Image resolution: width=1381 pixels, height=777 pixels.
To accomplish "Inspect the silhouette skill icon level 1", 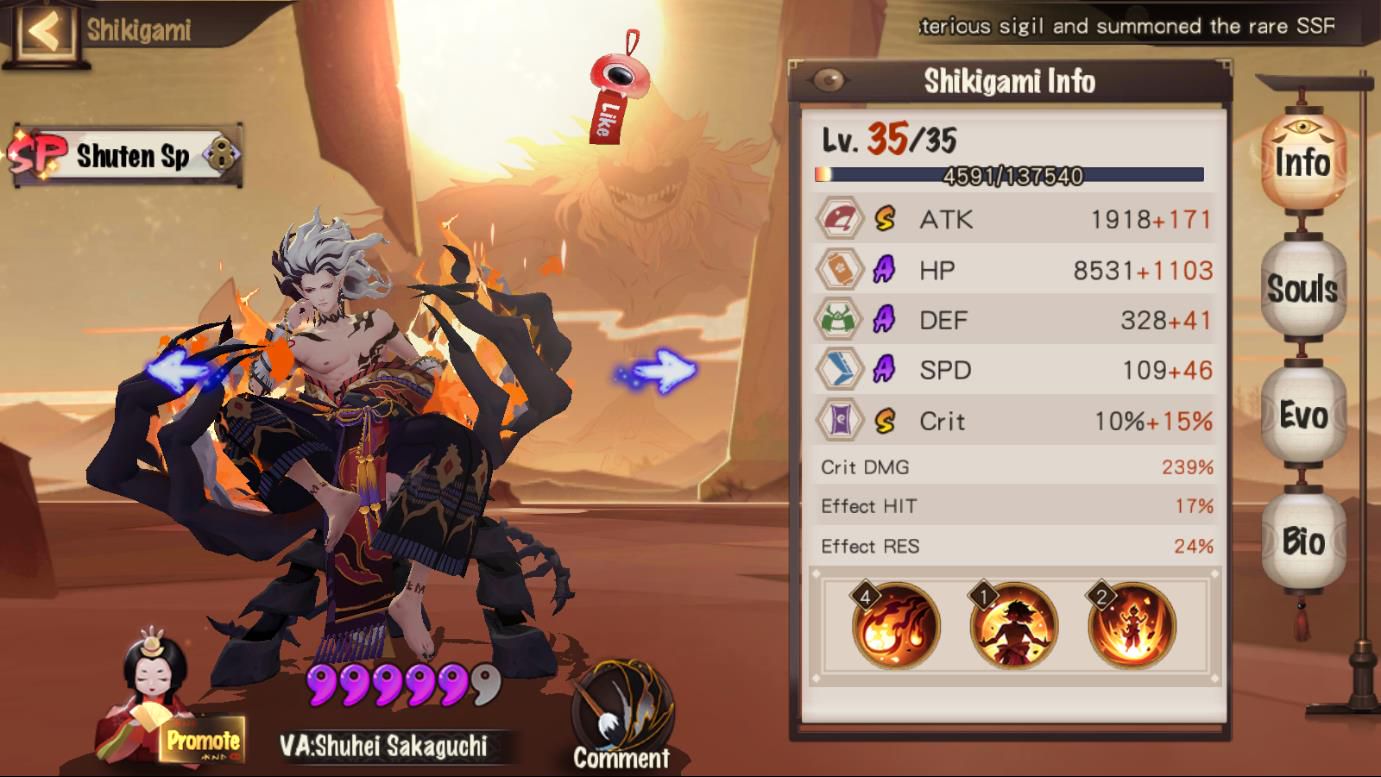I will 1013,625.
